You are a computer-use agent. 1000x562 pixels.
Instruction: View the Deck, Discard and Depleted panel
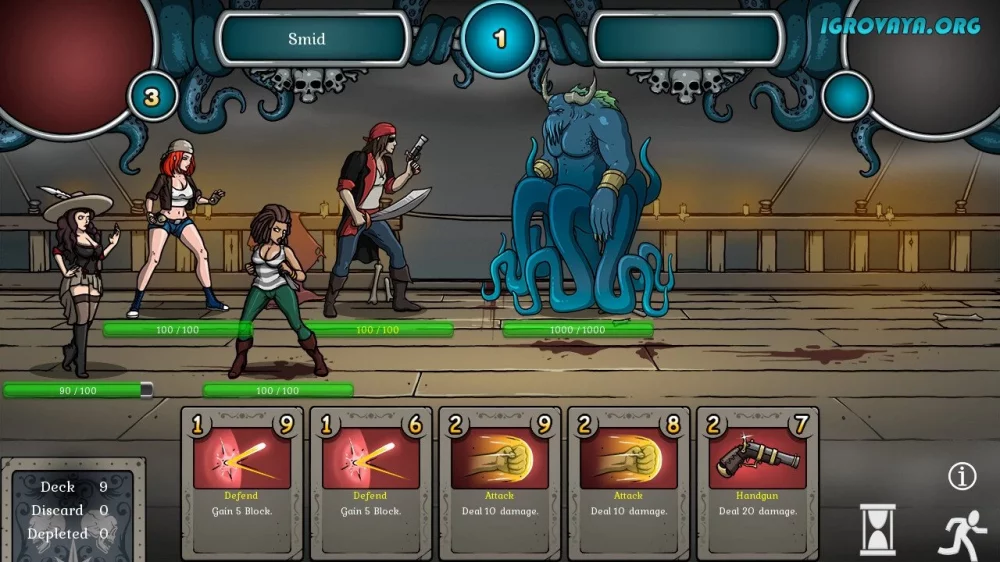point(73,510)
